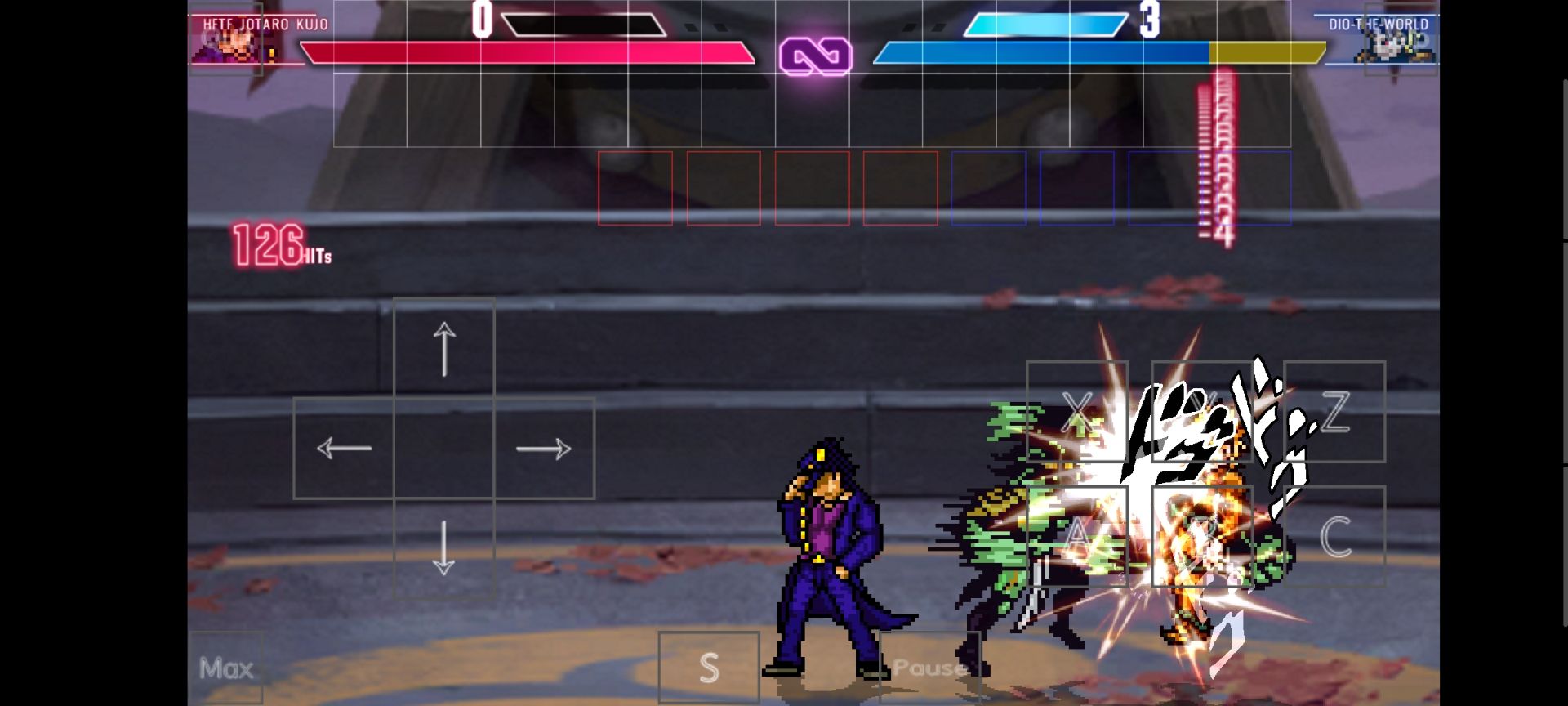Pause the match with the Pause button
Image resolution: width=1568 pixels, height=706 pixels.
(x=929, y=668)
